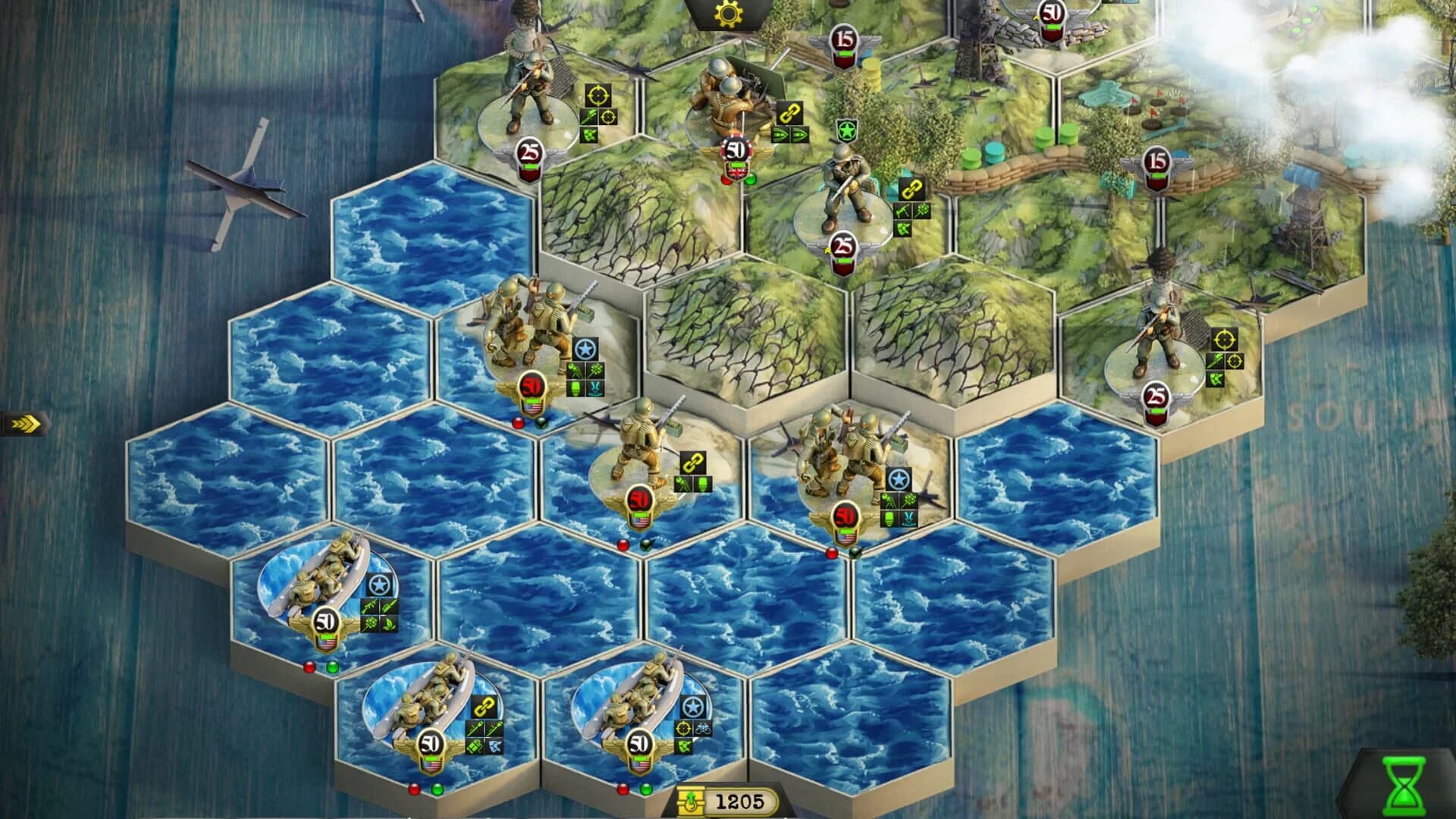Viewport: 1456px width, 819px height.
Task: Click the gold chest icon beside the gold counter
Action: (x=692, y=801)
